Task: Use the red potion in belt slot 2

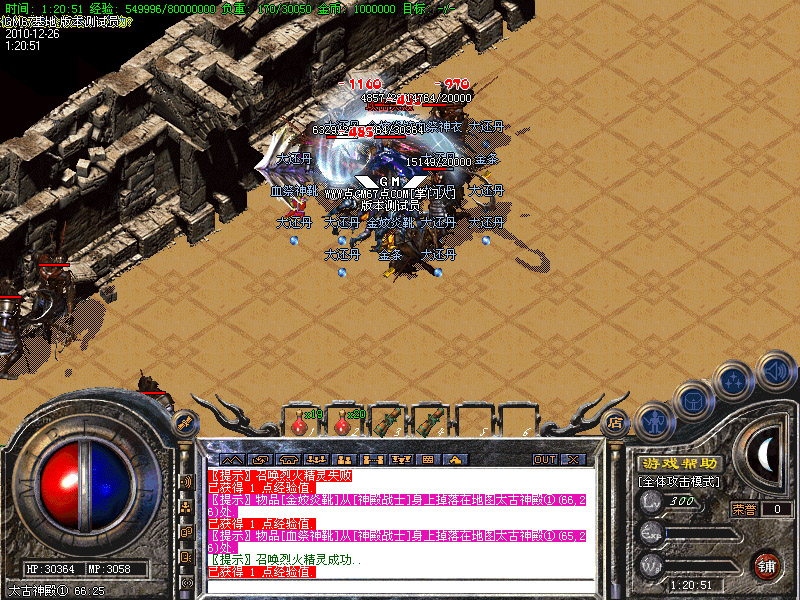Action: pos(344,423)
